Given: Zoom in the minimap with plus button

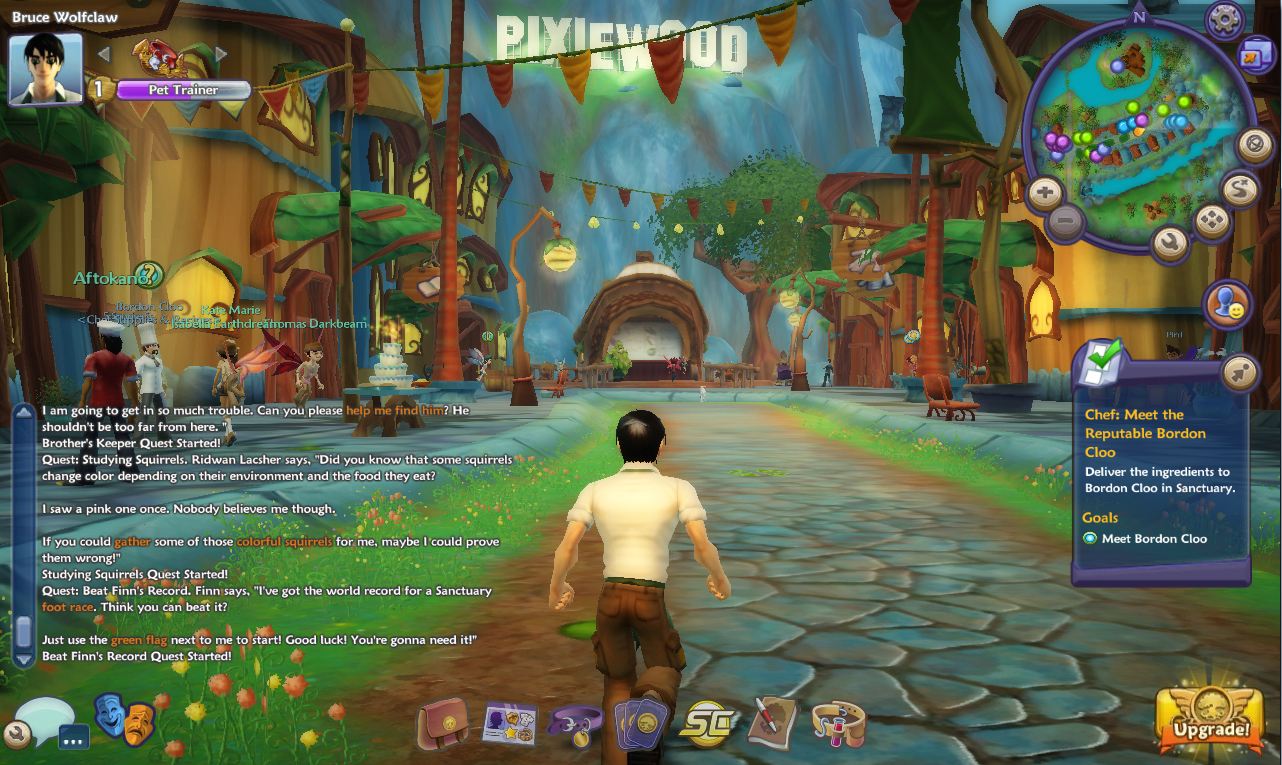Looking at the screenshot, I should pyautogui.click(x=1044, y=193).
